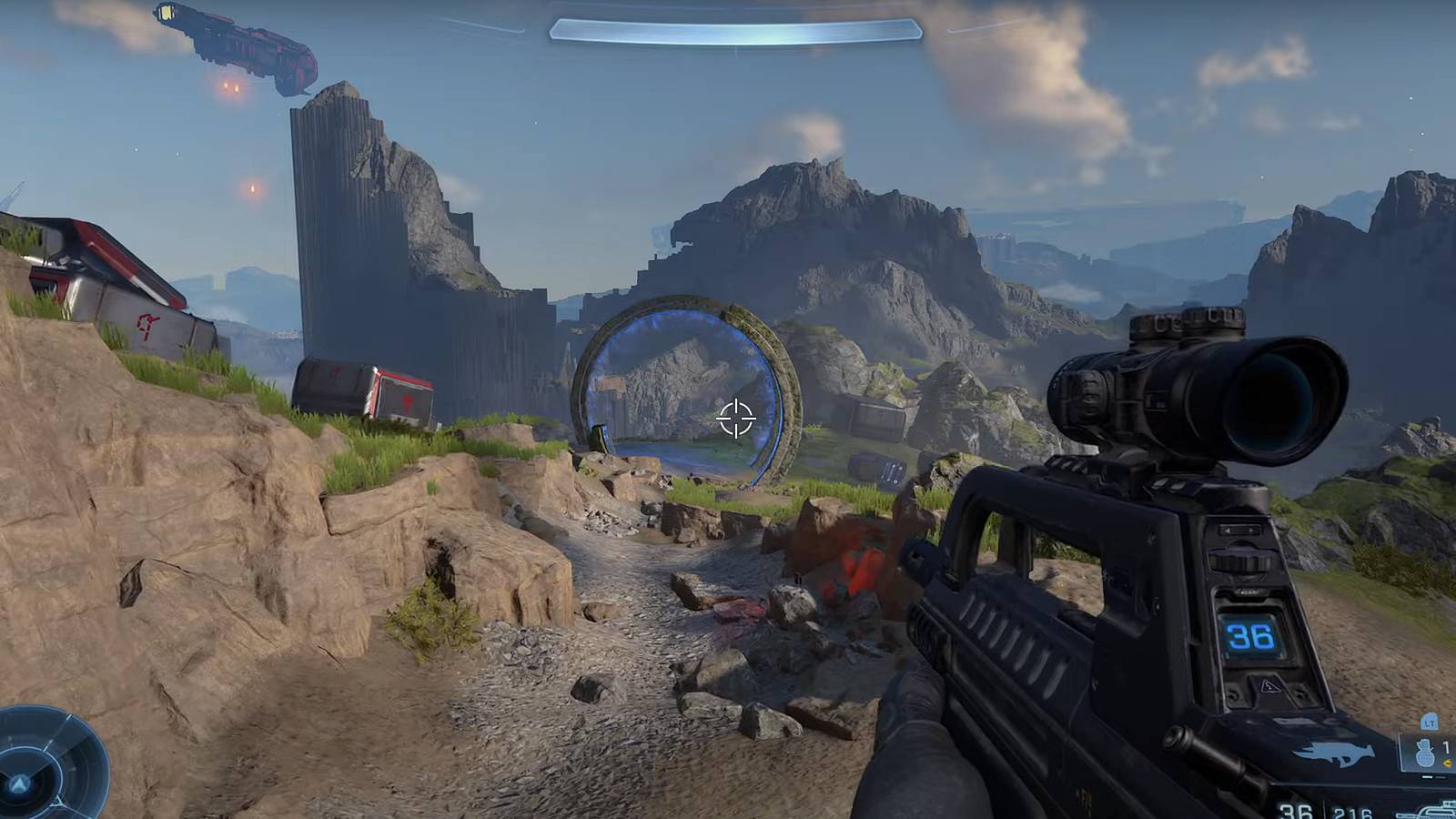Click the LT button prompt icon
Screen dimensions: 1456x819
tap(1429, 723)
